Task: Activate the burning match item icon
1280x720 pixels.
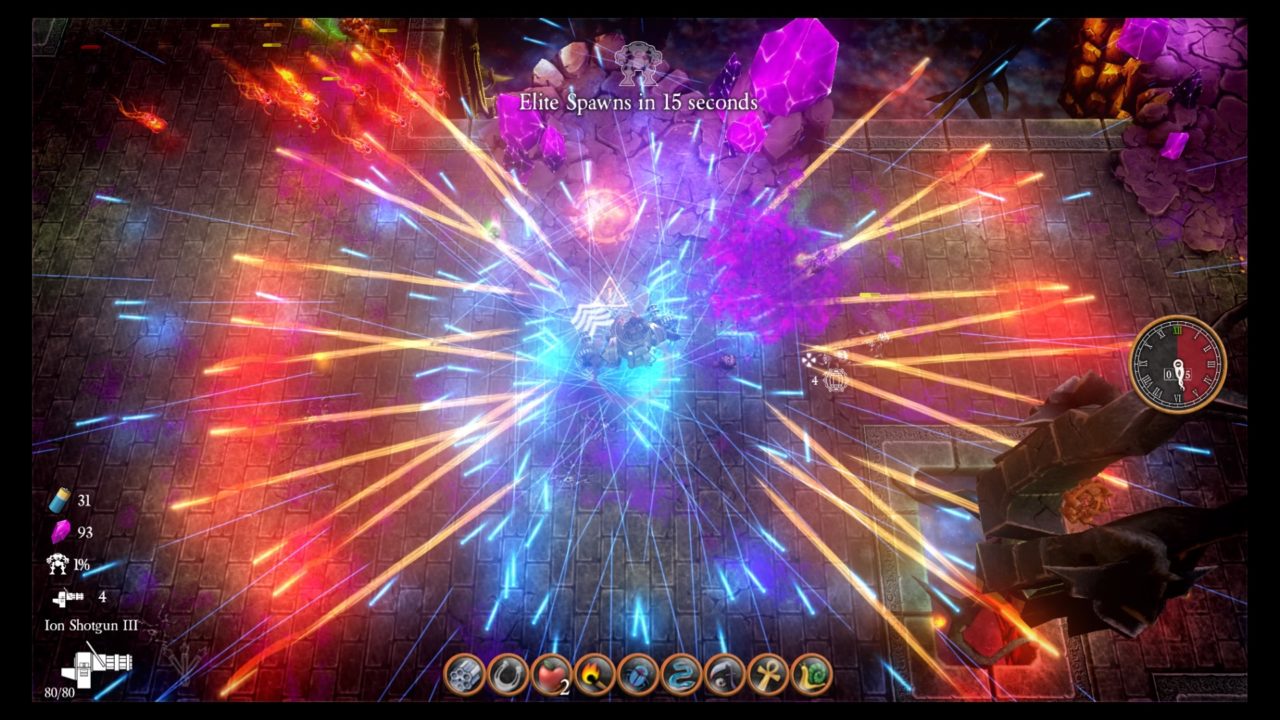Action: coord(594,675)
